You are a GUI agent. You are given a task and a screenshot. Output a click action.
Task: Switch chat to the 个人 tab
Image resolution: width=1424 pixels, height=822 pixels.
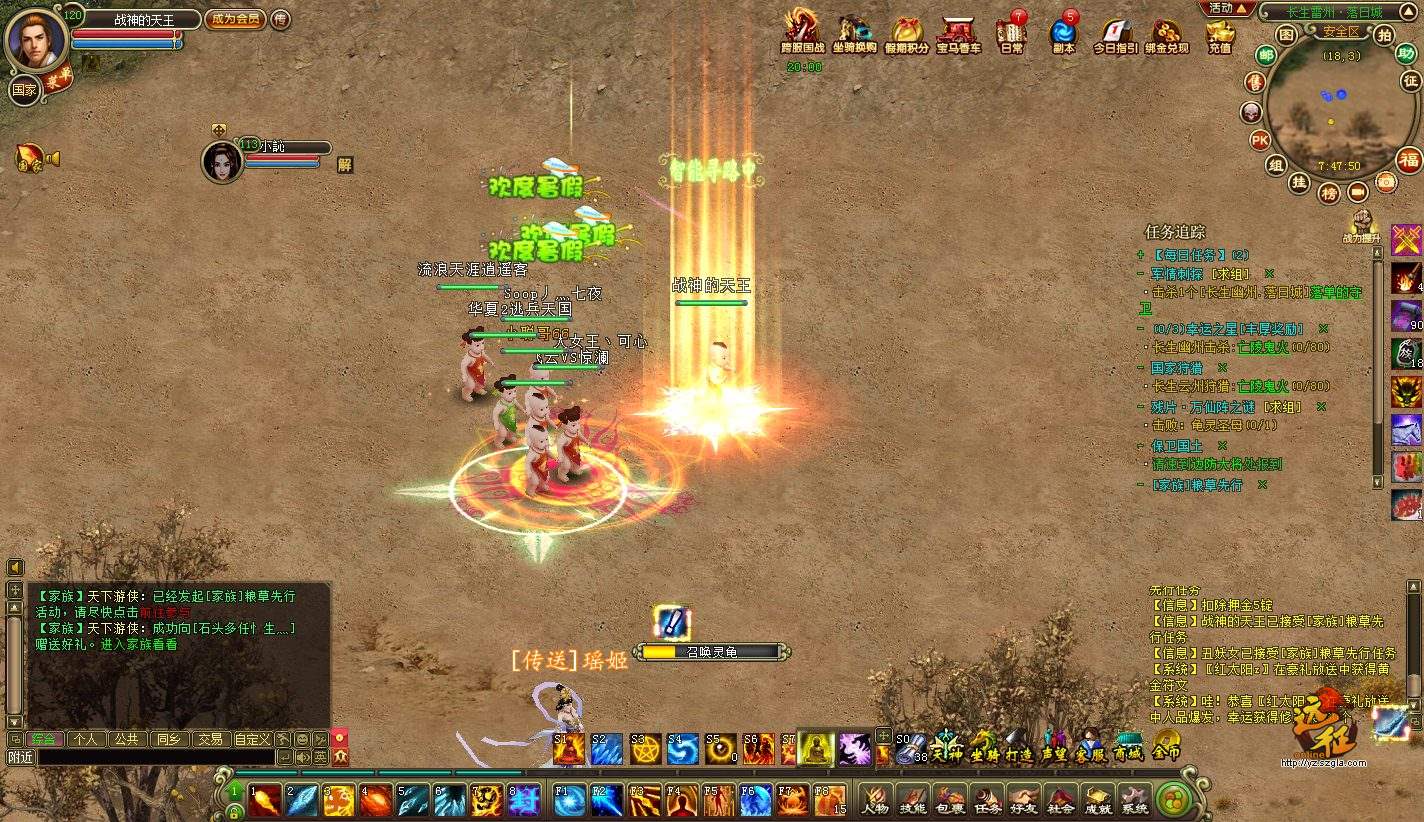(85, 739)
